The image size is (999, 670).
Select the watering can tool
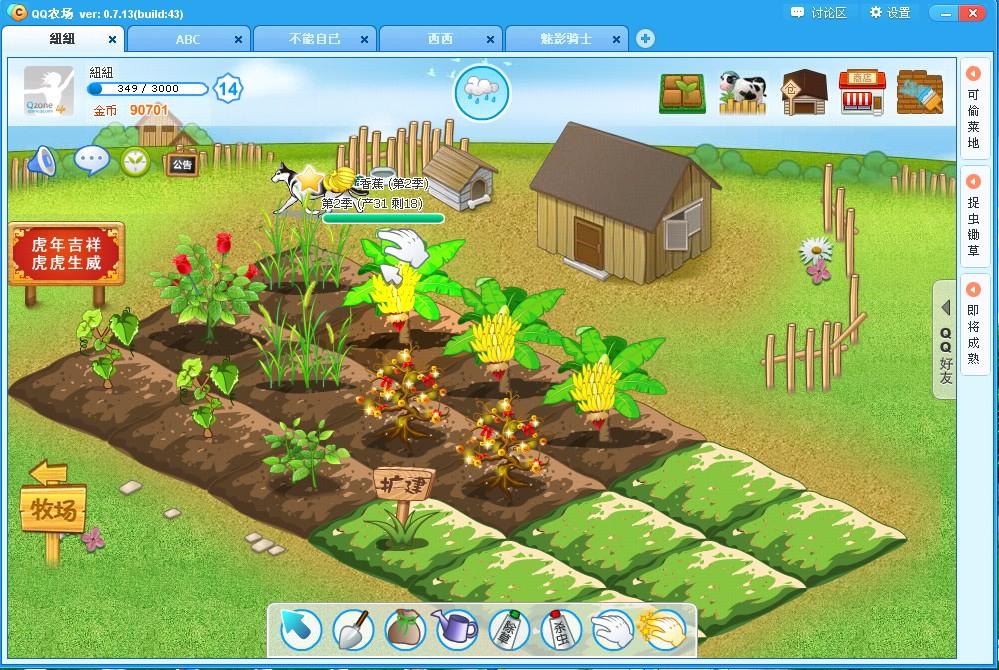click(x=456, y=629)
